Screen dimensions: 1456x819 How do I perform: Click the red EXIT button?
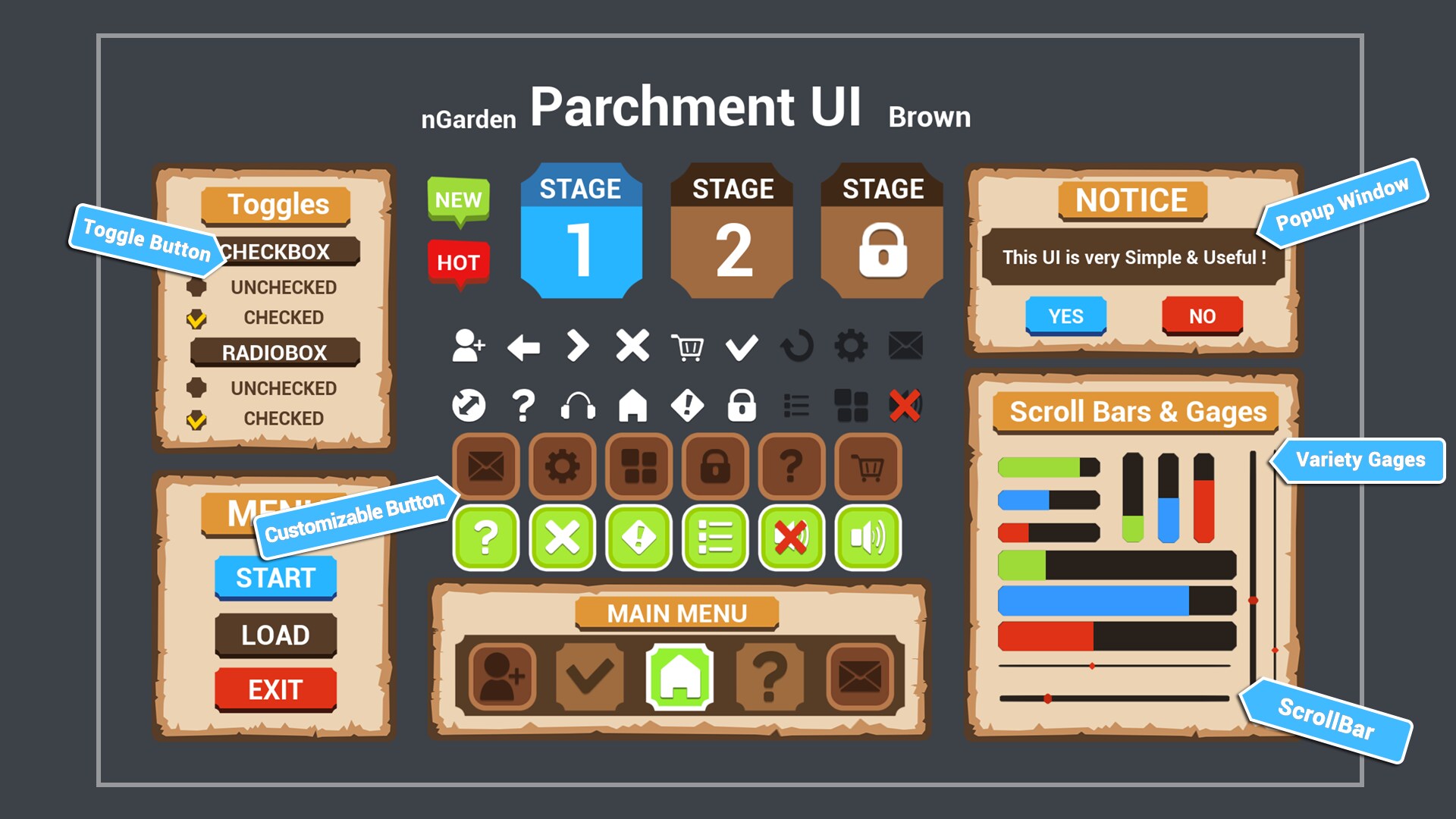pos(275,689)
